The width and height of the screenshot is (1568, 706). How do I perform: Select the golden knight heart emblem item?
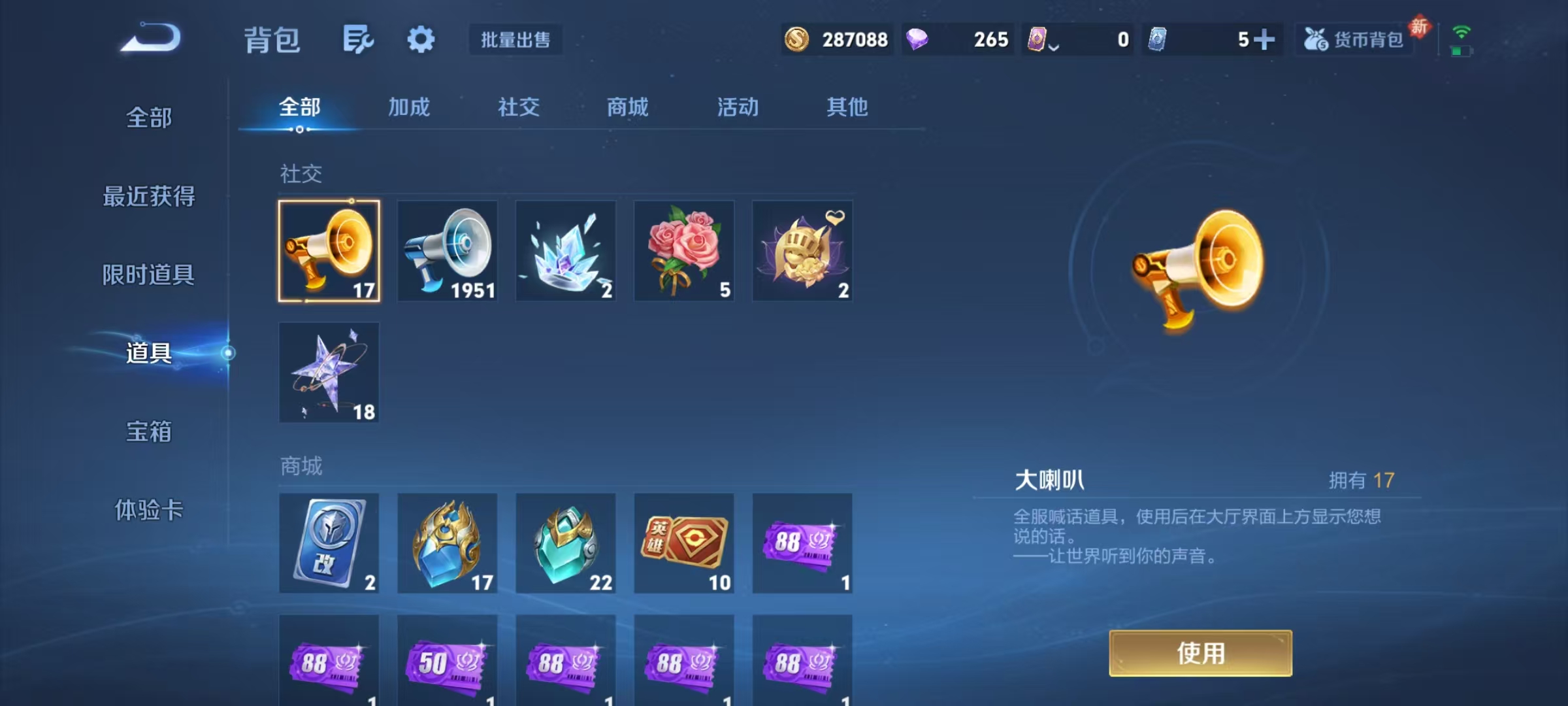802,252
